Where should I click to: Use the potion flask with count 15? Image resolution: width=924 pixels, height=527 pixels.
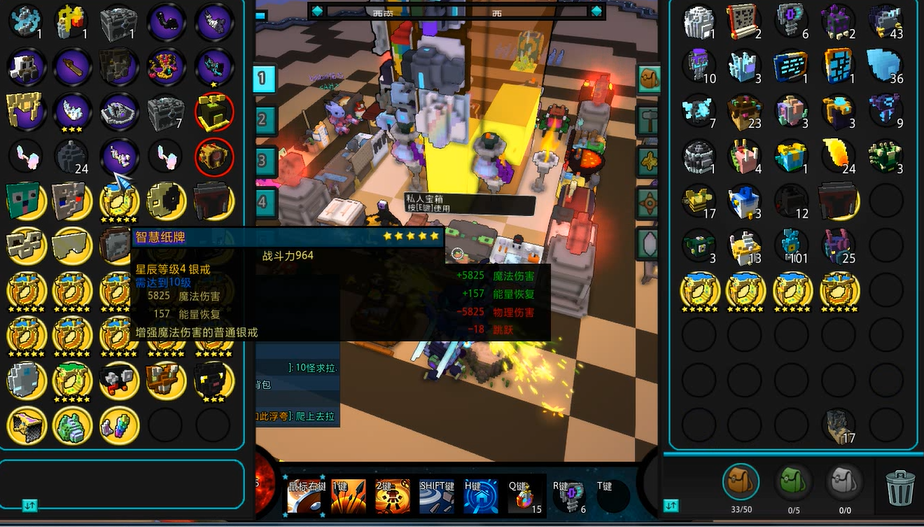click(x=525, y=496)
